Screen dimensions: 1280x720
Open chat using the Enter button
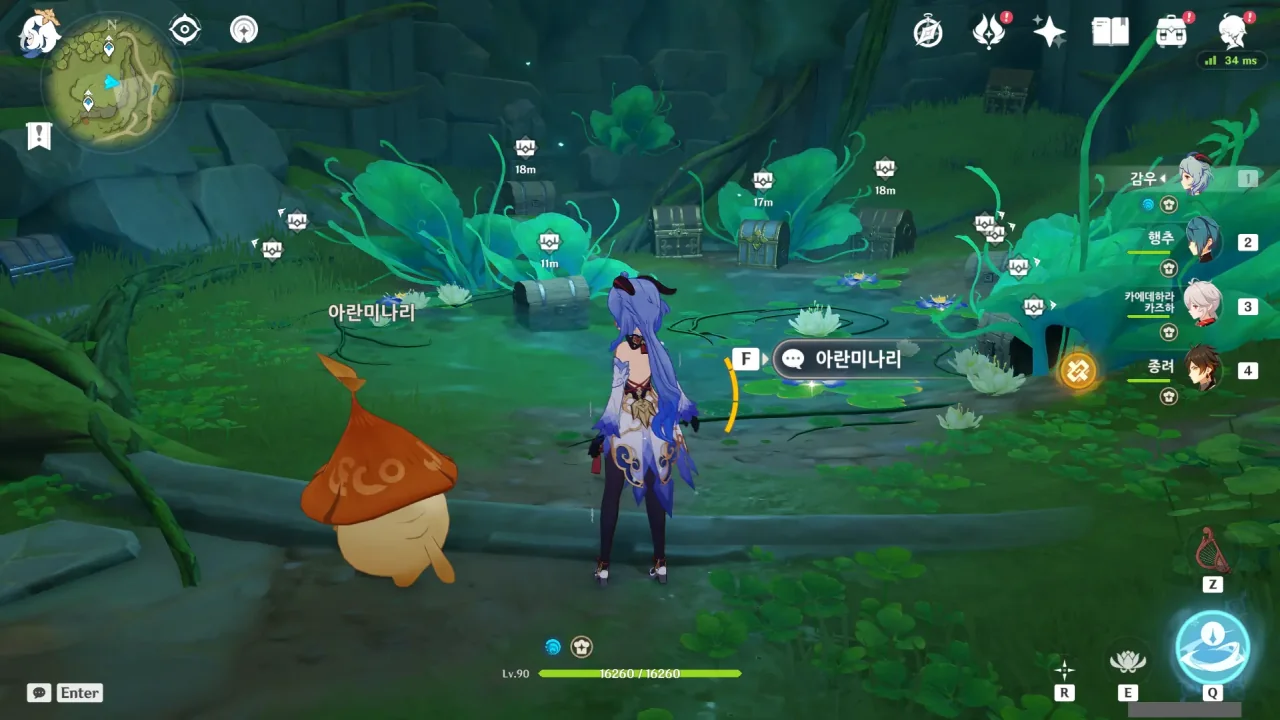tap(78, 692)
